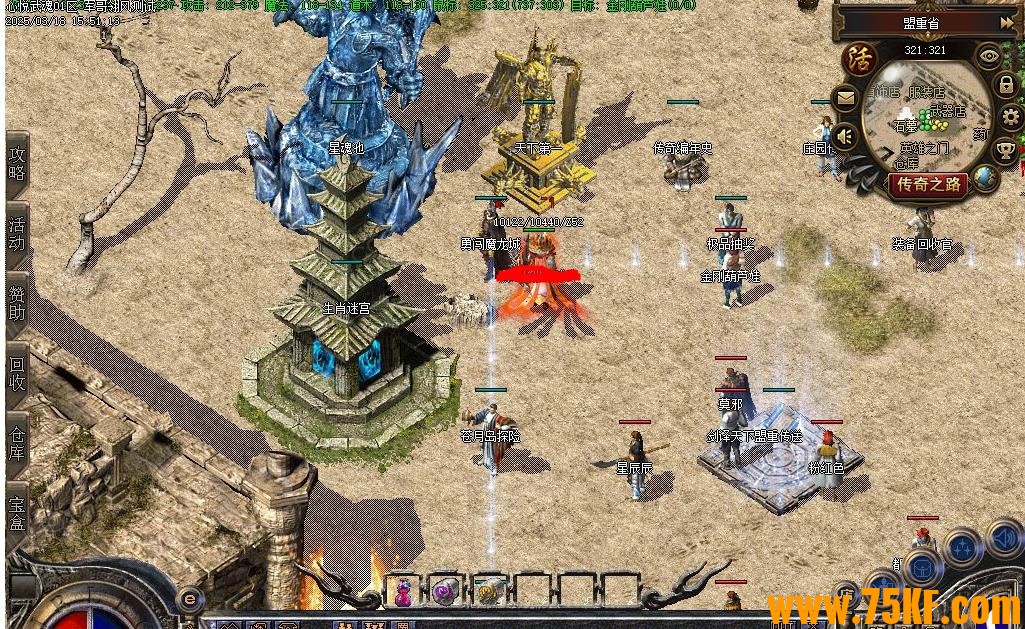
Task: Open the 仓库 warehouse side tab
Action: tap(17, 443)
